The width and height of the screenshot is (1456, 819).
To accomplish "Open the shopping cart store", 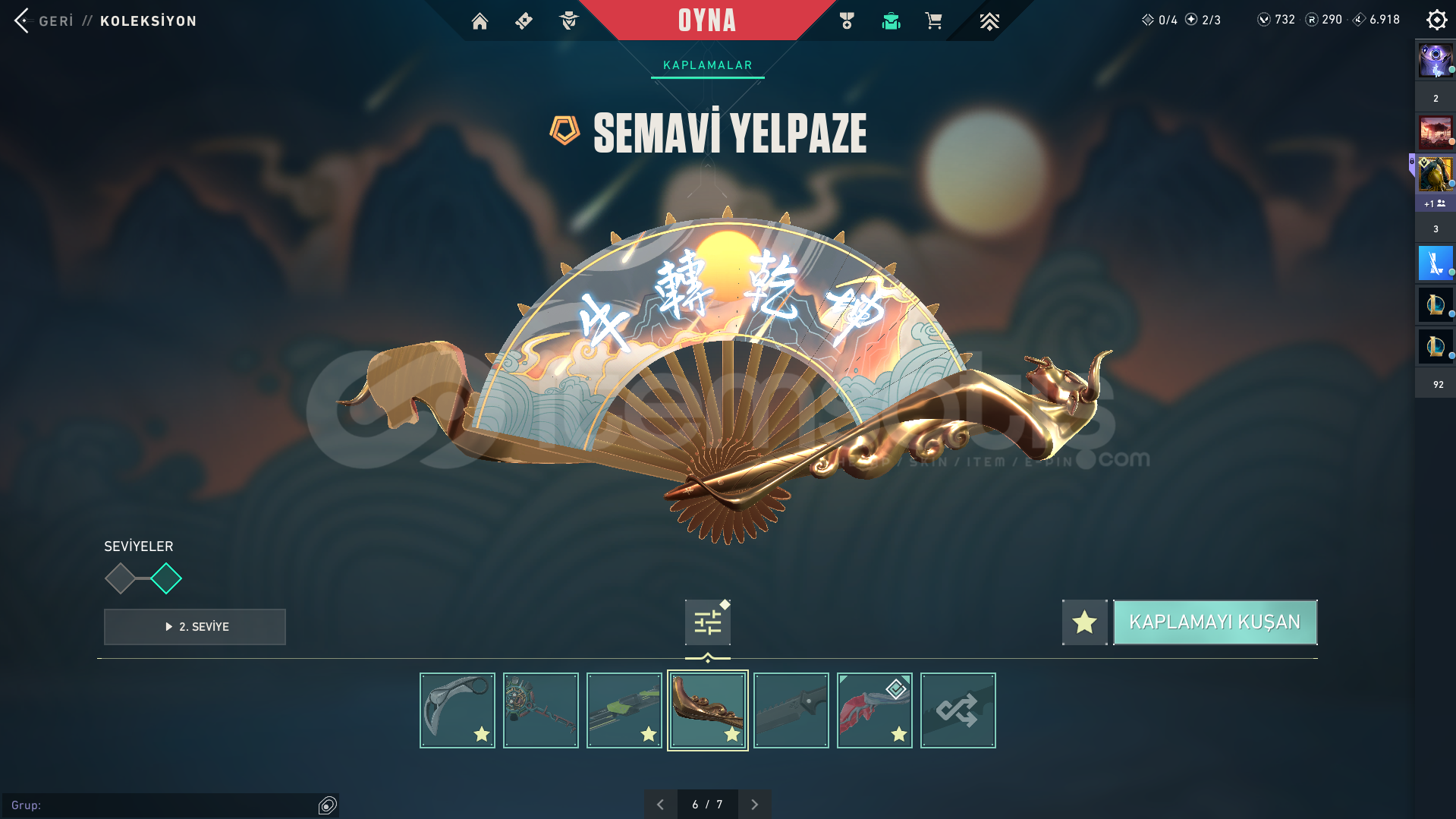I will 933,21.
